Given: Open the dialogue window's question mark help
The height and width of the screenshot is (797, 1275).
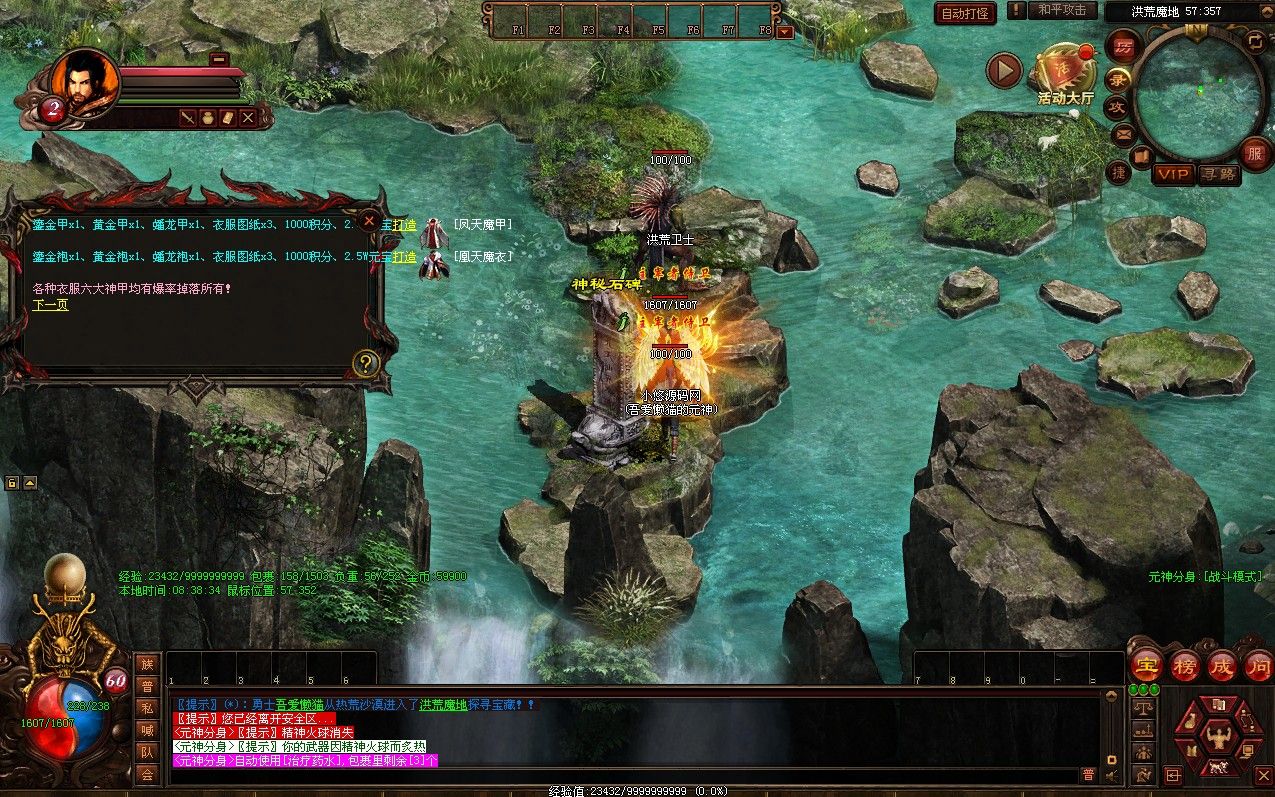Looking at the screenshot, I should point(366,363).
